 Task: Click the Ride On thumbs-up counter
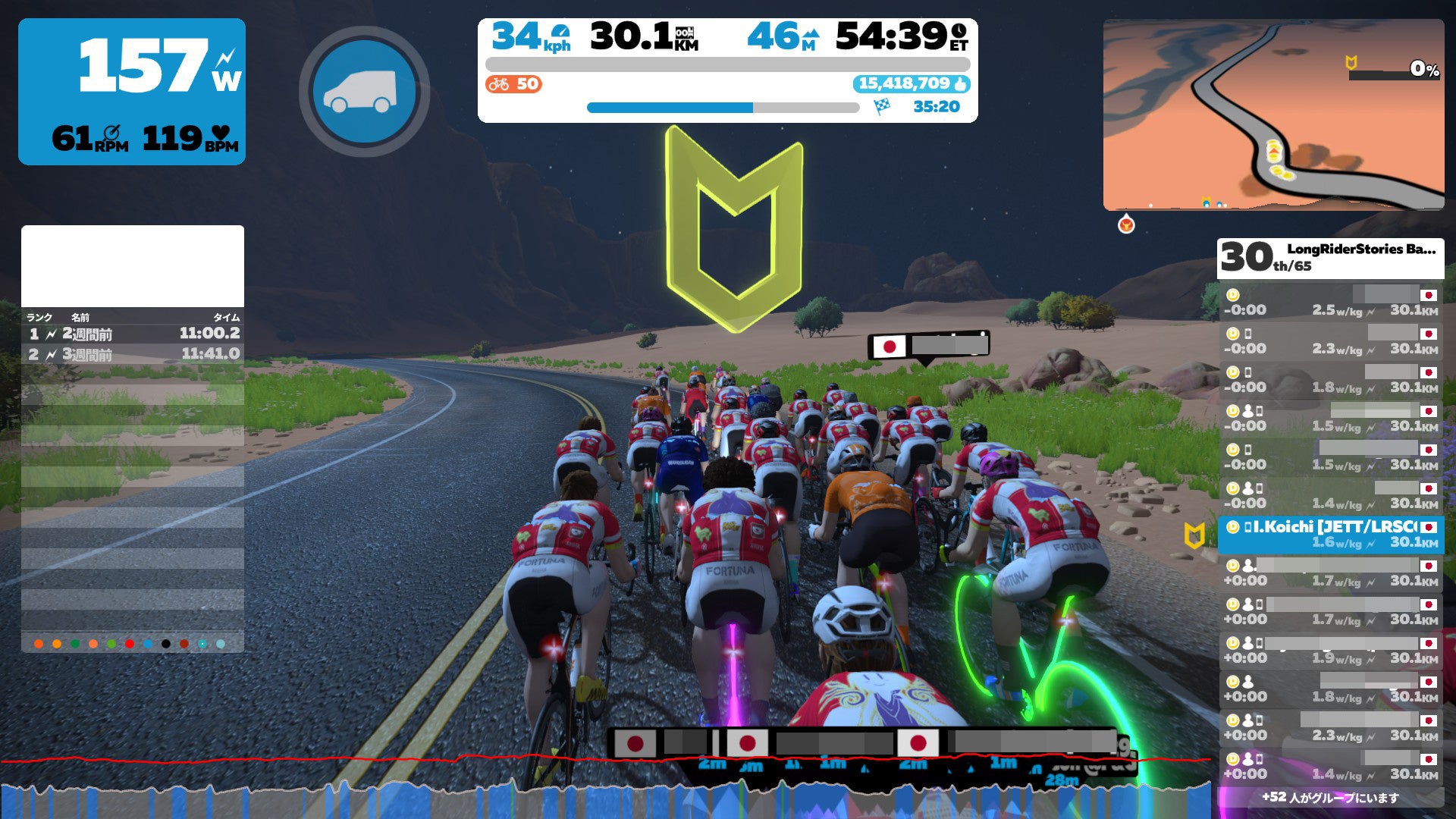[912, 83]
